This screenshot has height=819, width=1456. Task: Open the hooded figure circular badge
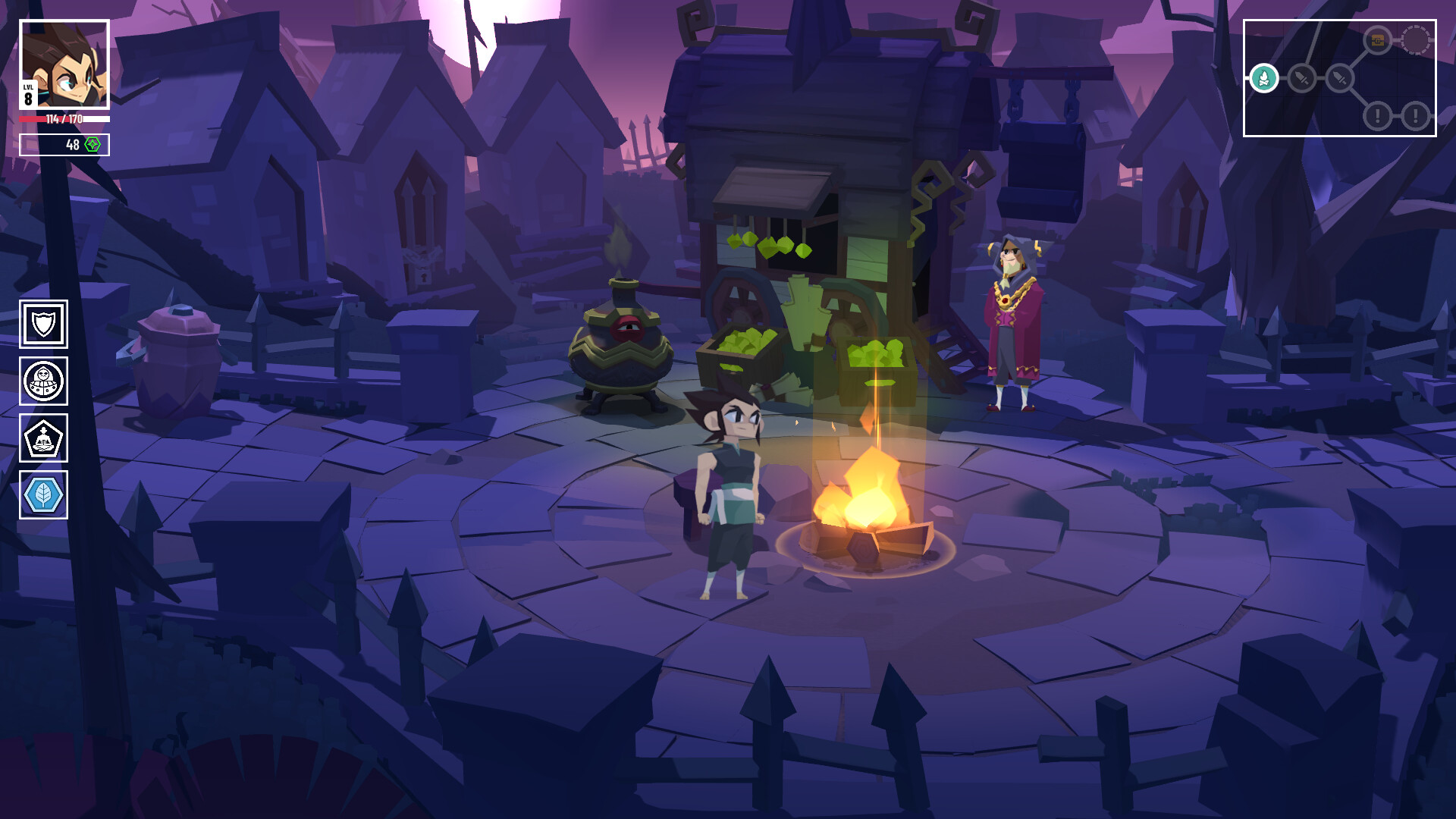(x=43, y=381)
